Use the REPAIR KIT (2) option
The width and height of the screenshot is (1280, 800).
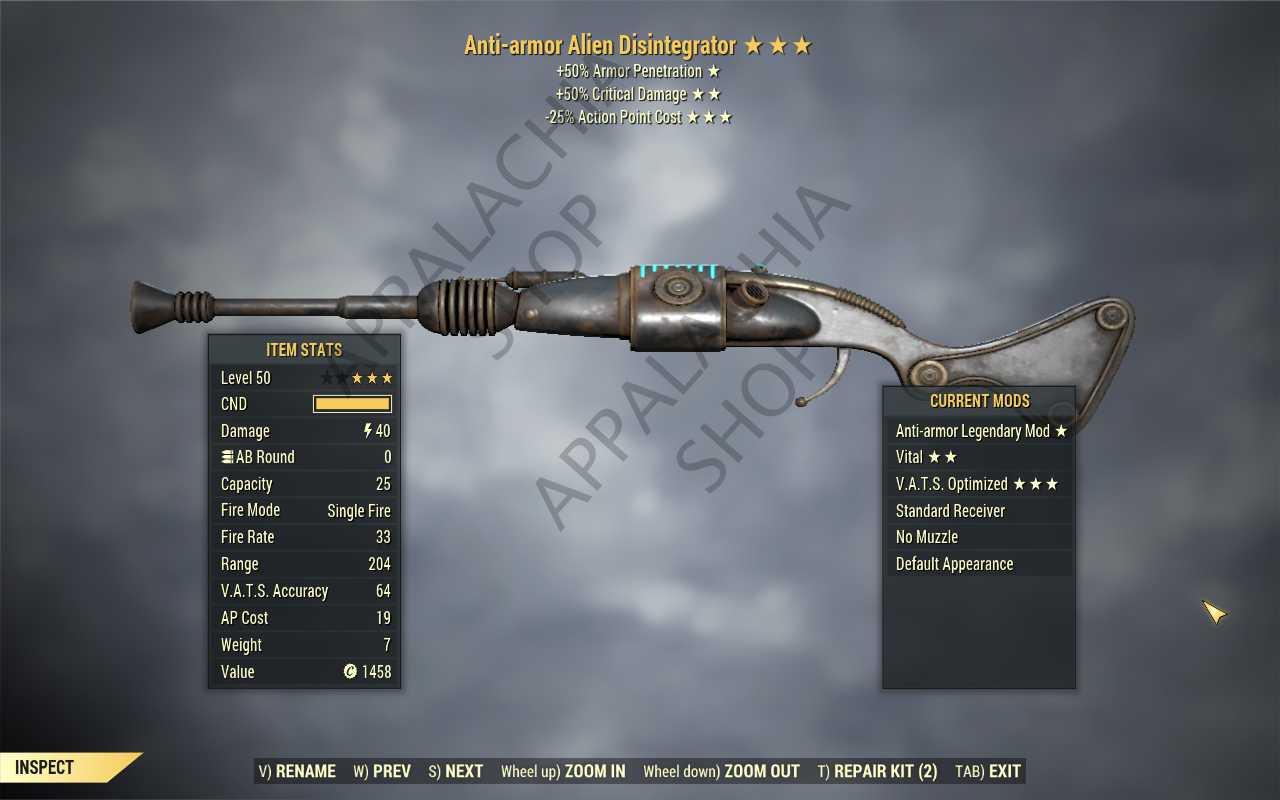pos(877,771)
